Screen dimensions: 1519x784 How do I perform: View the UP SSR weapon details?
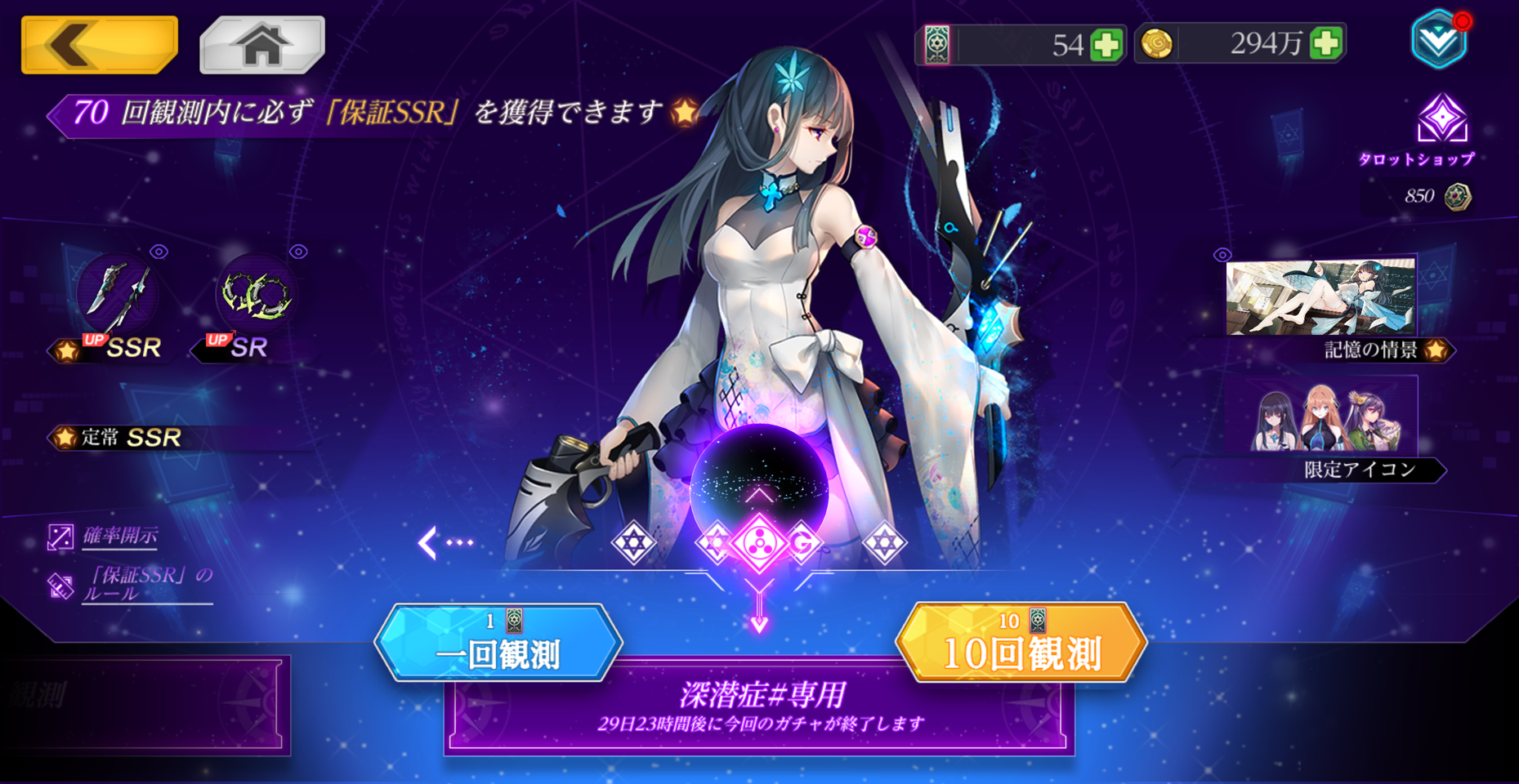click(x=117, y=294)
